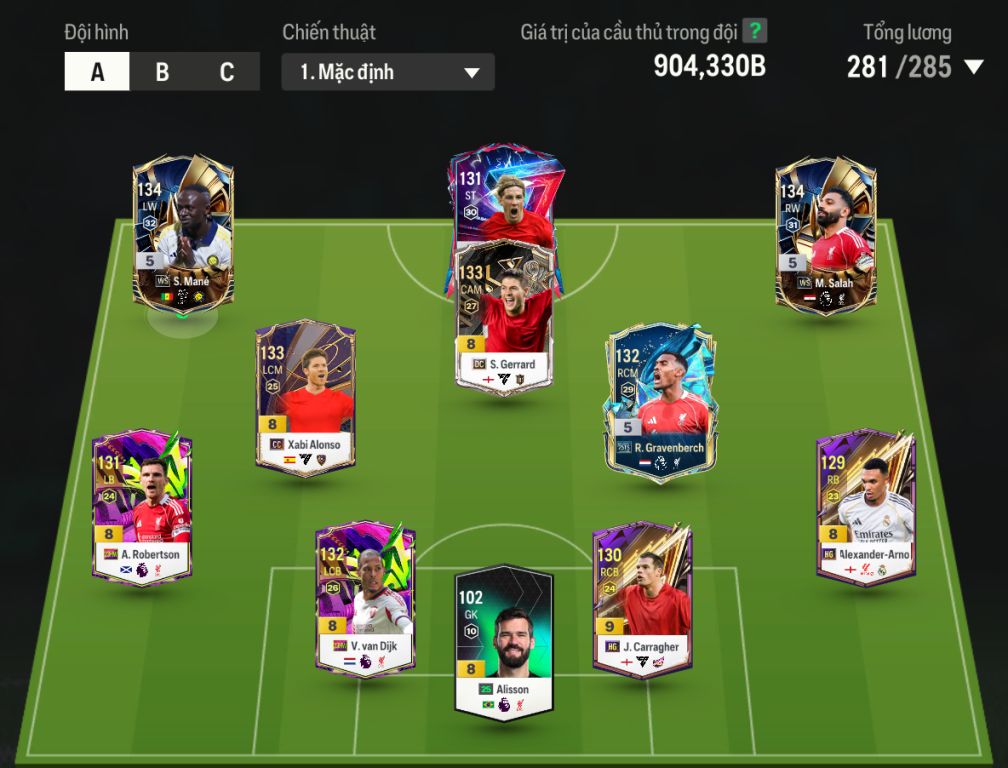
Task: Click the green question mark help icon
Action: pyautogui.click(x=755, y=31)
